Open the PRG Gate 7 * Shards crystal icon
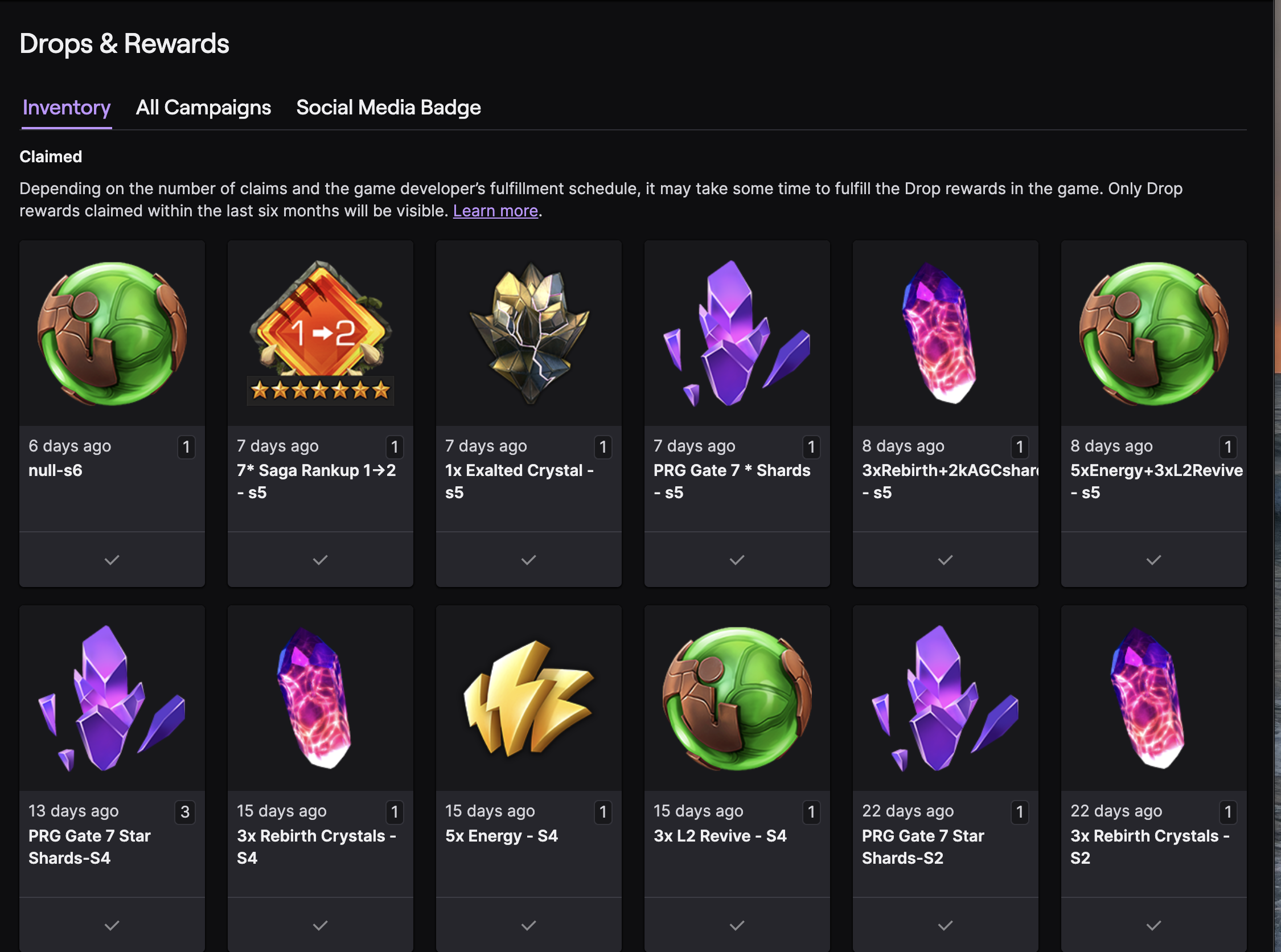This screenshot has height=952, width=1281. 737,331
